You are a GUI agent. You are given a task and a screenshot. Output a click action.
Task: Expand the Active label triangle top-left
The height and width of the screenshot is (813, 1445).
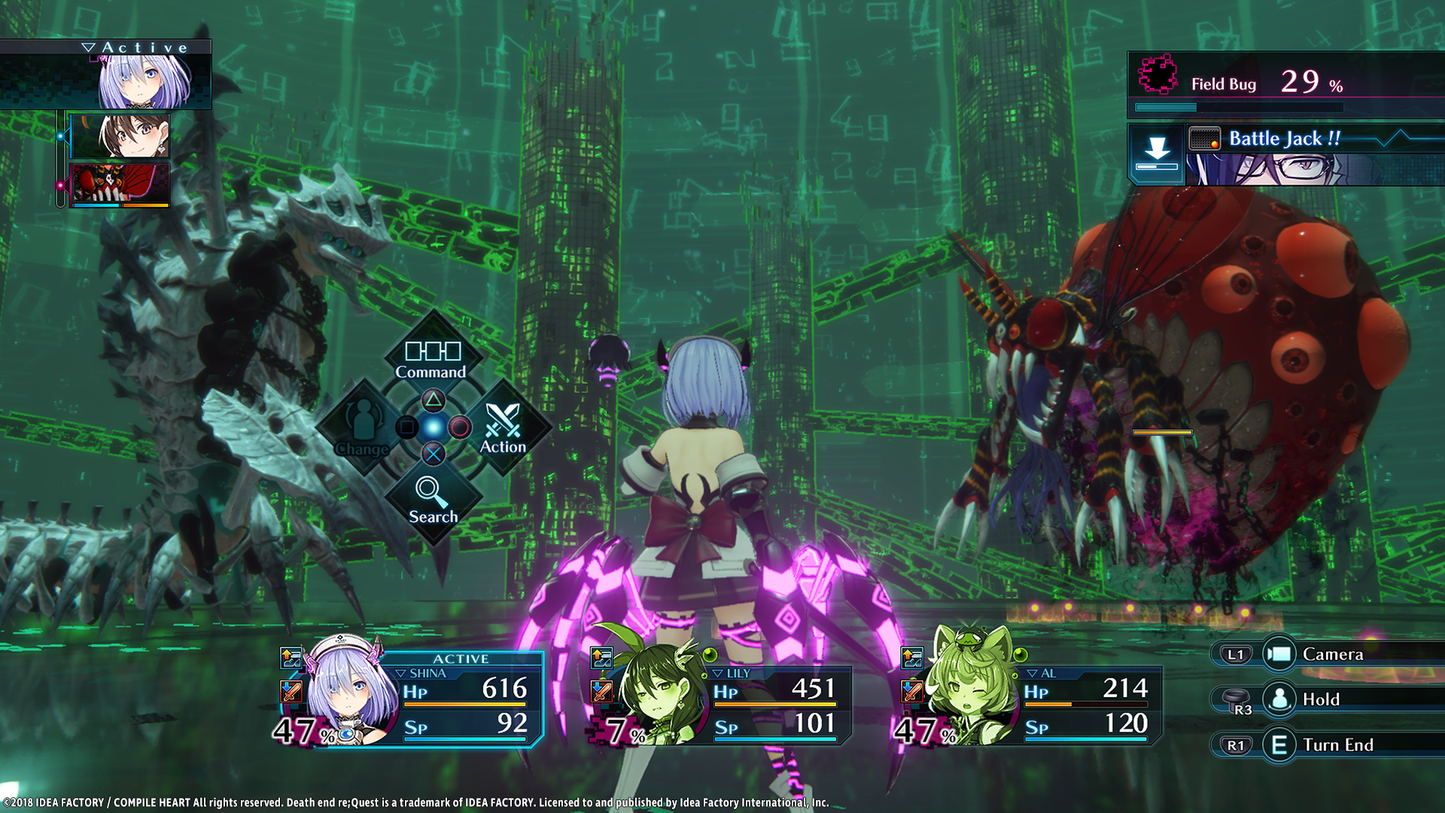coord(86,46)
